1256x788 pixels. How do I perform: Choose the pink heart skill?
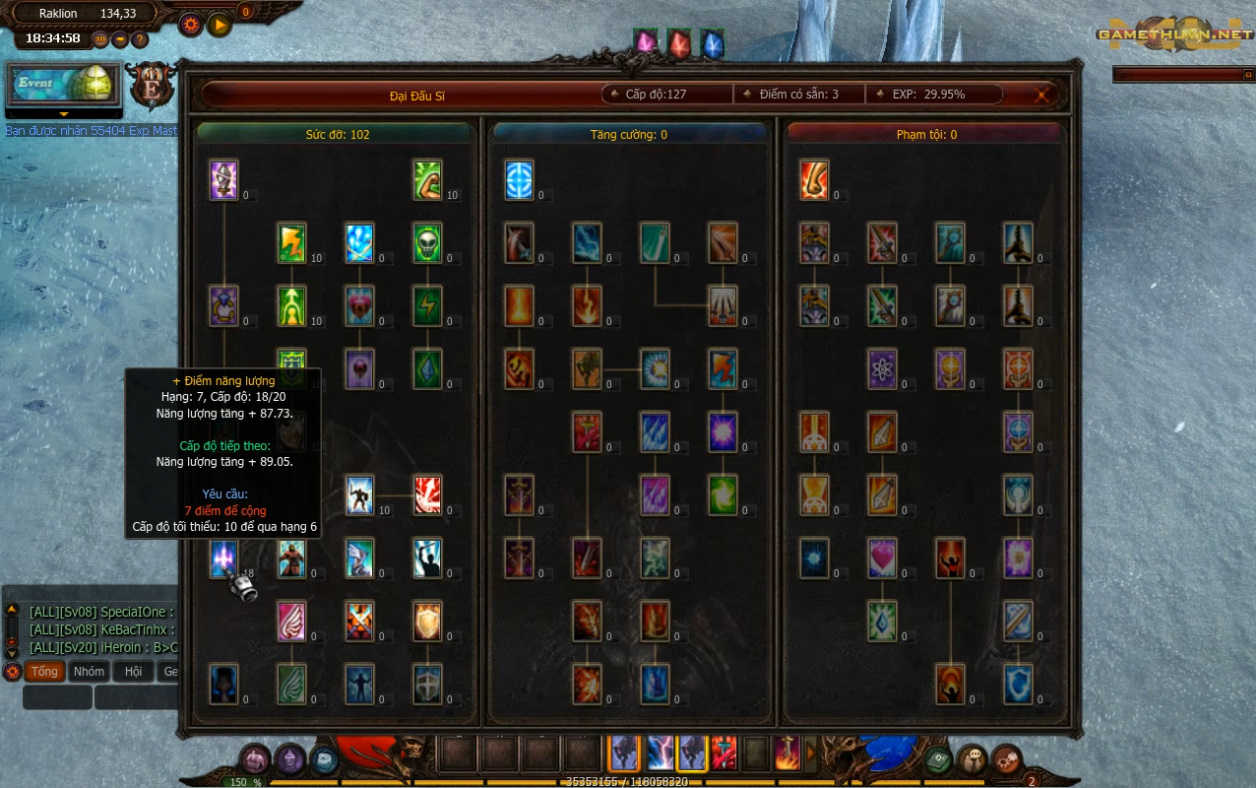pos(882,558)
